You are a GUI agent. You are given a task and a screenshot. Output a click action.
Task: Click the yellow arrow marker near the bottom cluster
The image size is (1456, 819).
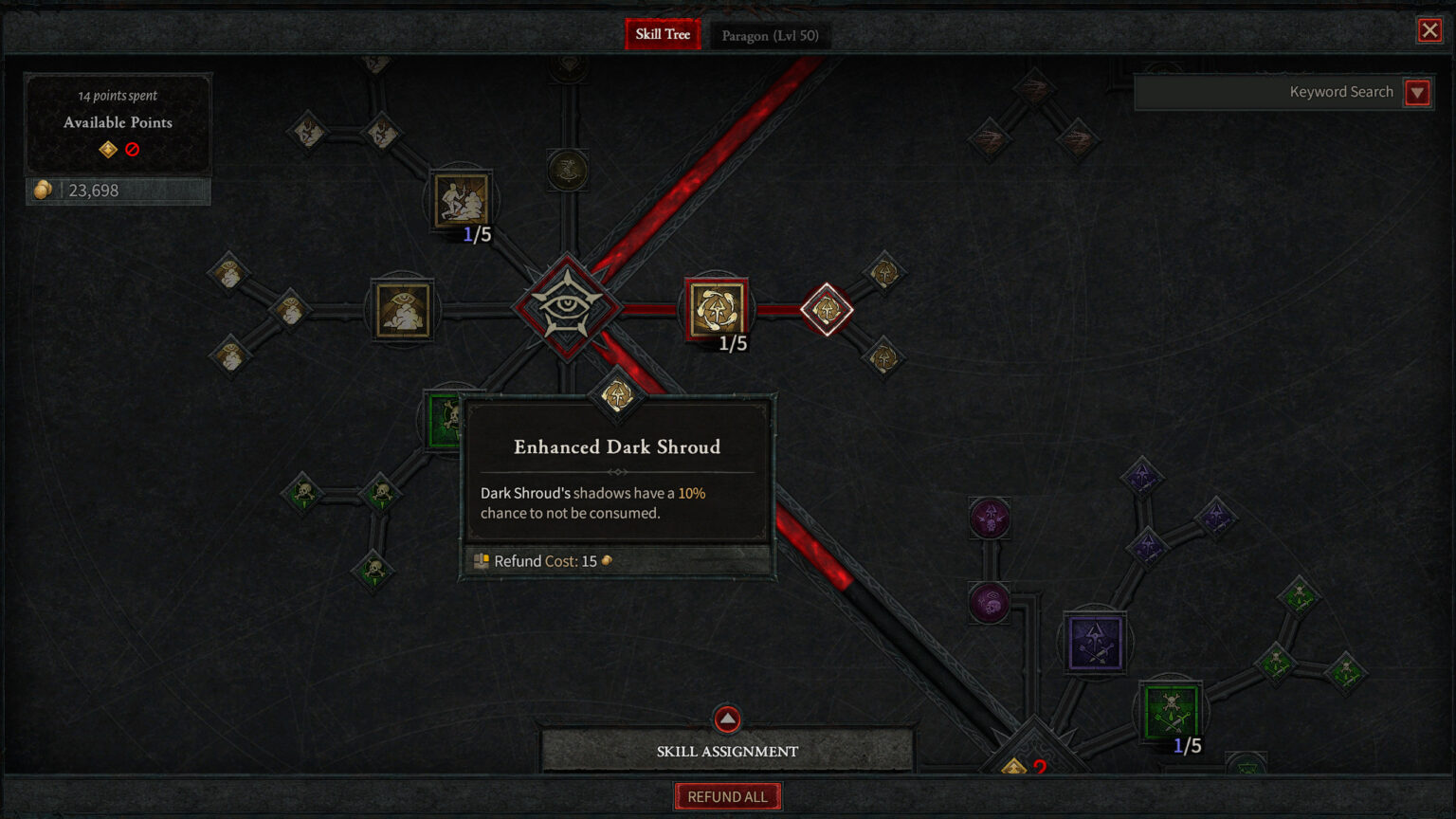1014,768
